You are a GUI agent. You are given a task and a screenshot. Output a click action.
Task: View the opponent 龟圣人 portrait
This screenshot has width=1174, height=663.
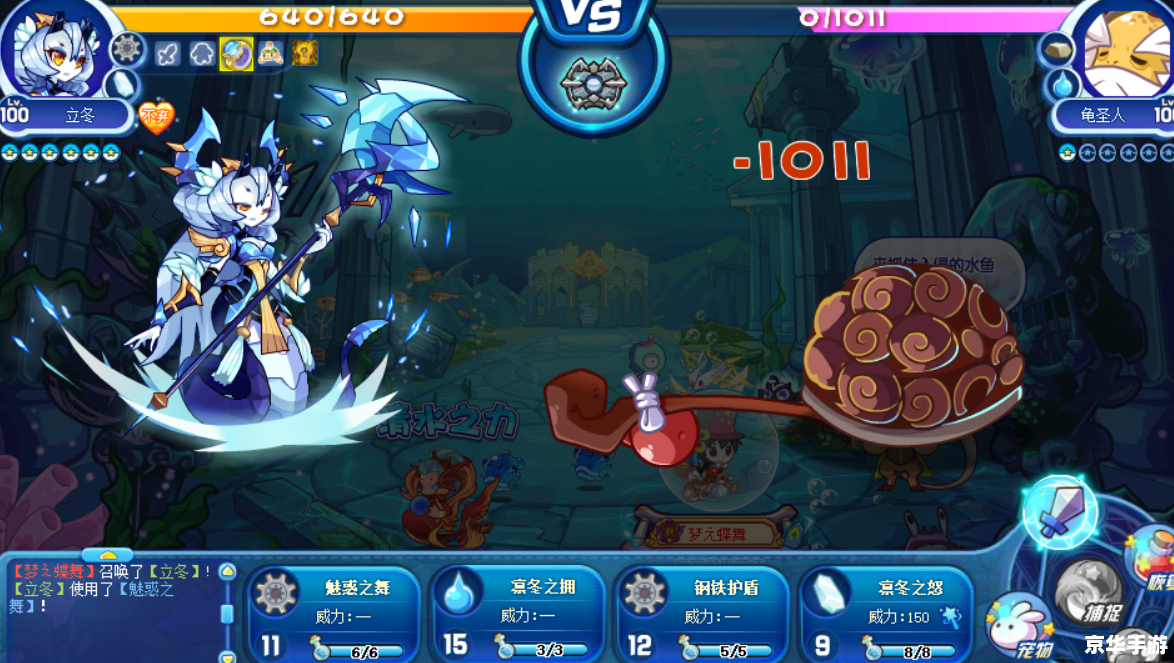point(1125,50)
